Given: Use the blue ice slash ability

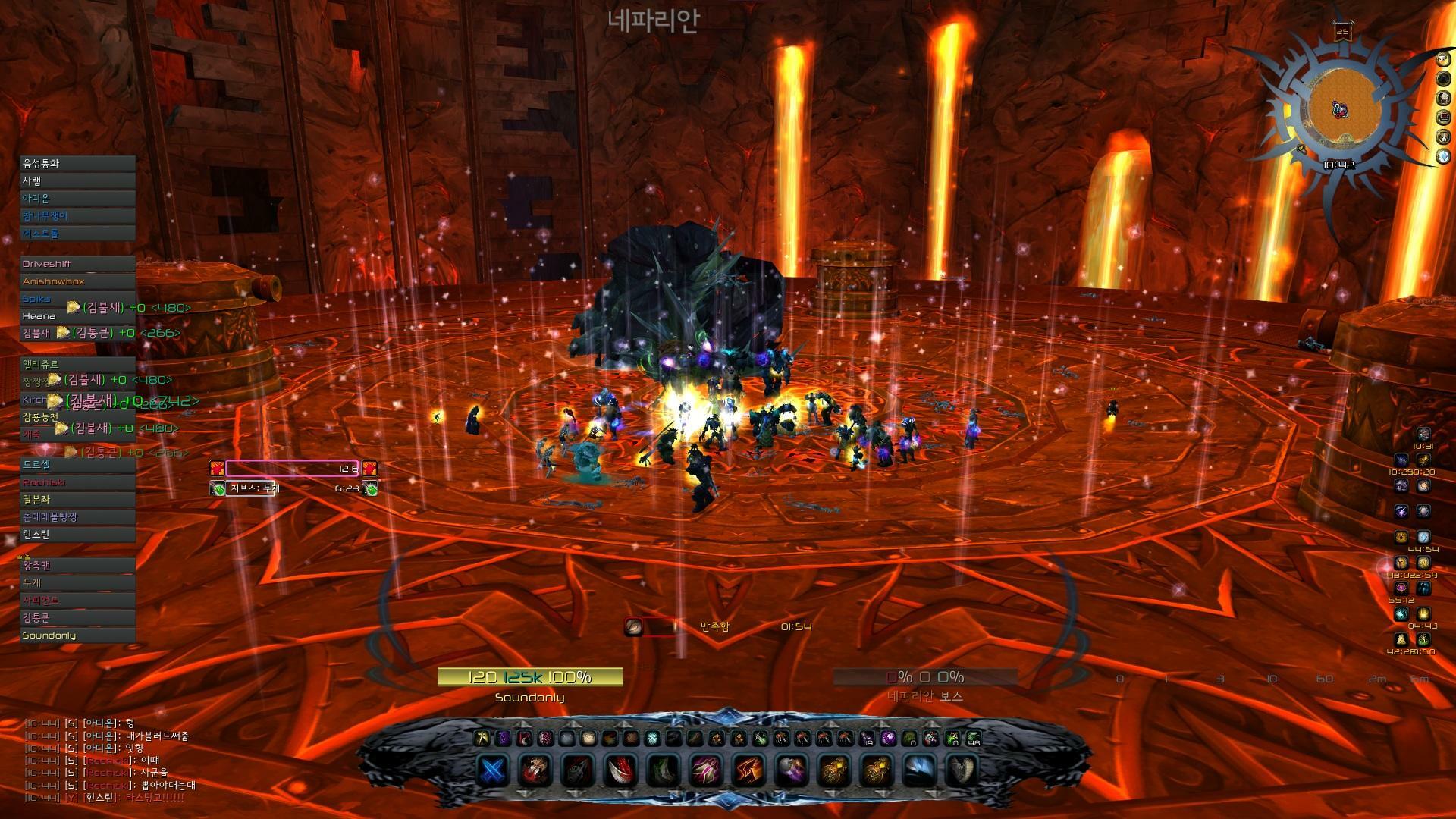Looking at the screenshot, I should tap(918, 770).
